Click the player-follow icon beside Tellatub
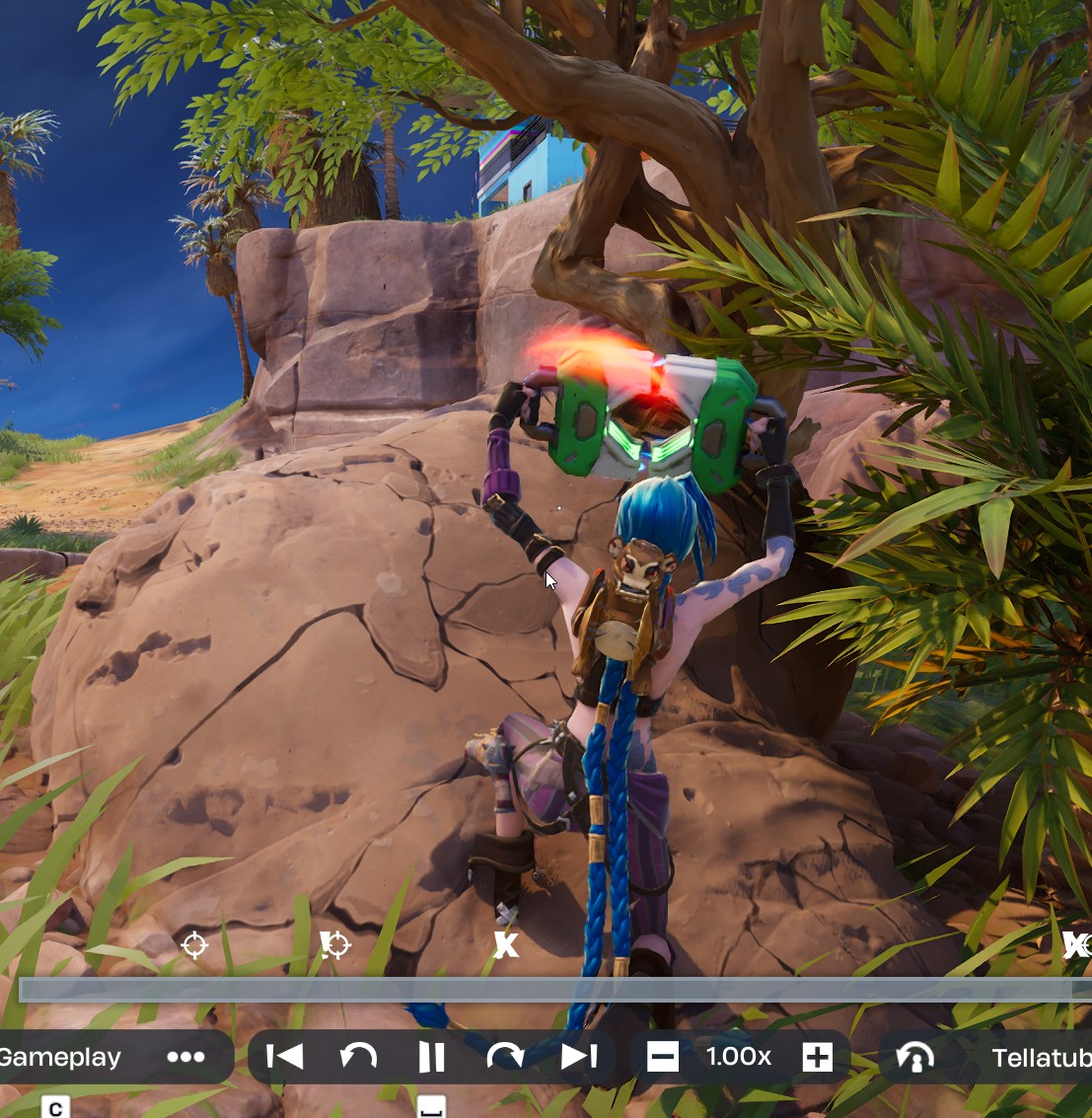Image resolution: width=1092 pixels, height=1118 pixels. (x=915, y=1058)
